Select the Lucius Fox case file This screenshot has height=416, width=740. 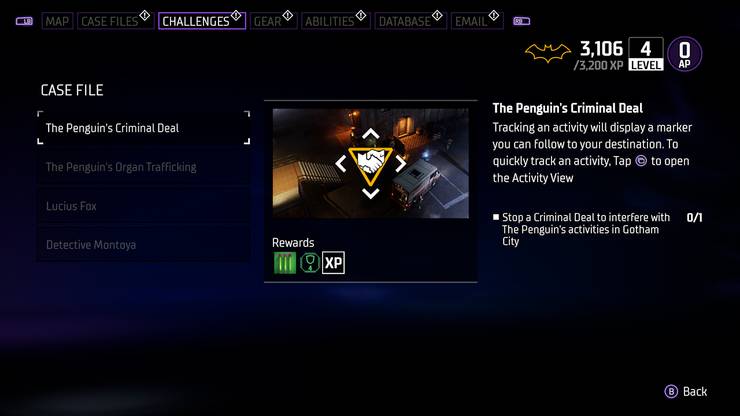(143, 206)
